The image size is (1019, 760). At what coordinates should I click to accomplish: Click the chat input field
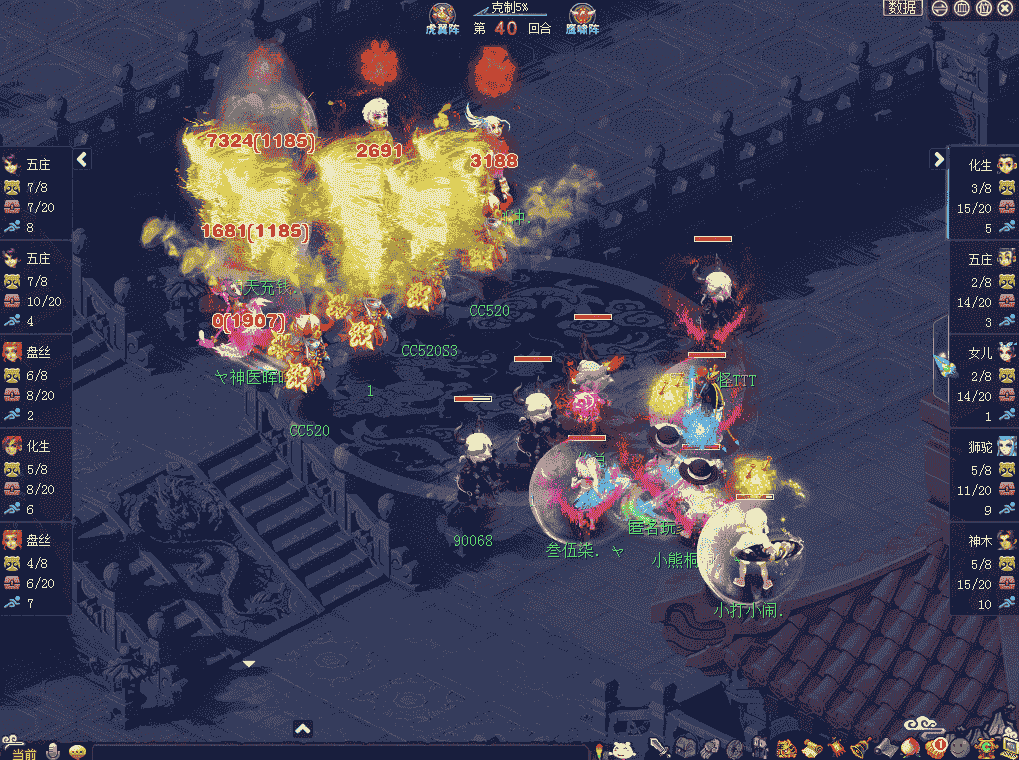pyautogui.click(x=340, y=752)
